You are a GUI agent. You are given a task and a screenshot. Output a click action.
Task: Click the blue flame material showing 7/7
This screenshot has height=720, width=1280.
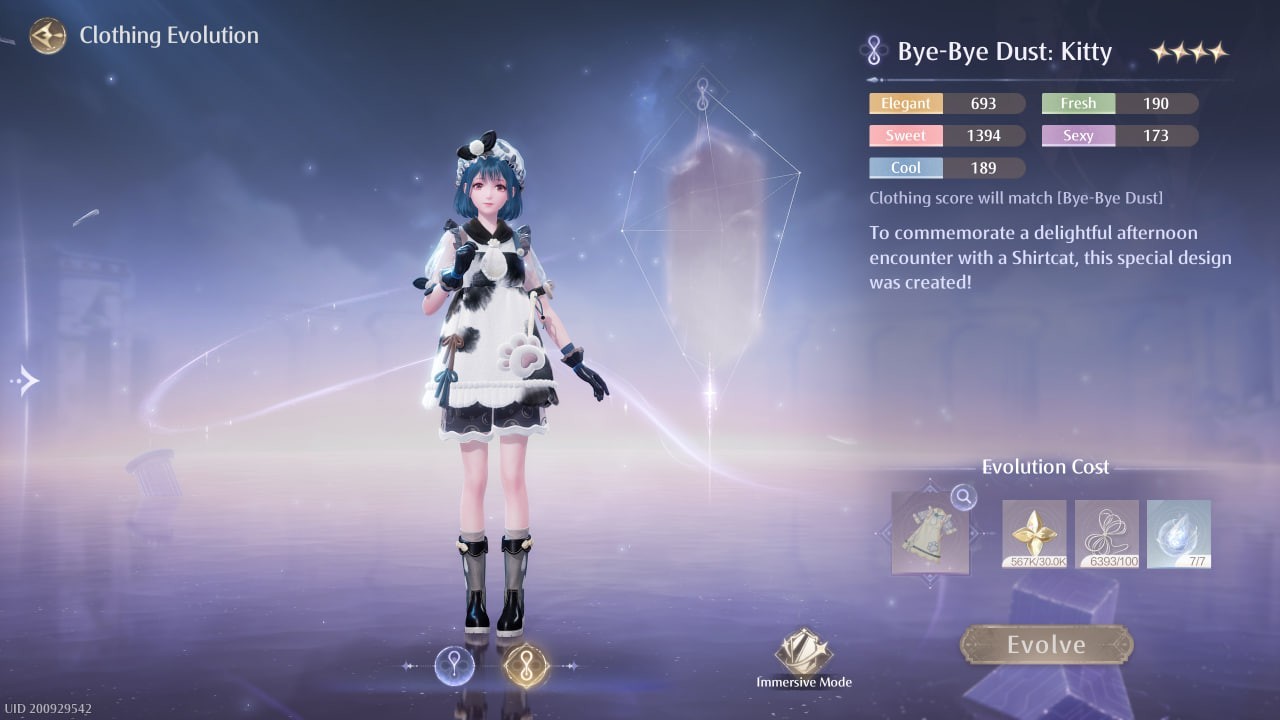click(x=1179, y=533)
